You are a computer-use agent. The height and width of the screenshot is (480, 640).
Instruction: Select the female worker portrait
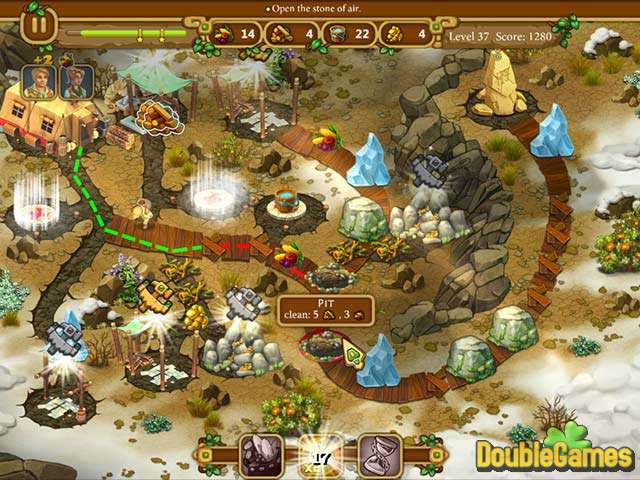(x=76, y=82)
